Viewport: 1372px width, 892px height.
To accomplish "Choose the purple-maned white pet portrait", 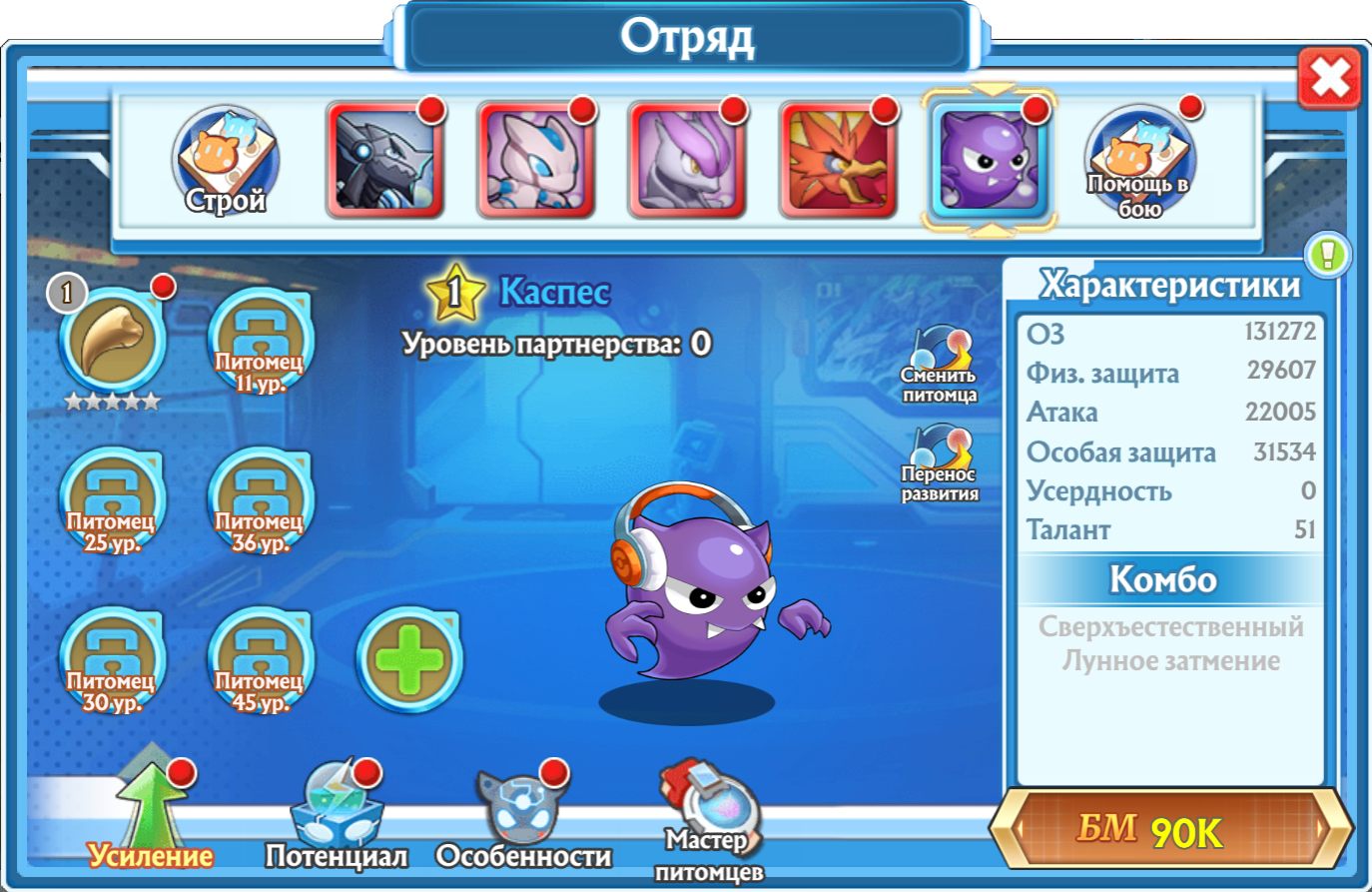I will tap(687, 160).
